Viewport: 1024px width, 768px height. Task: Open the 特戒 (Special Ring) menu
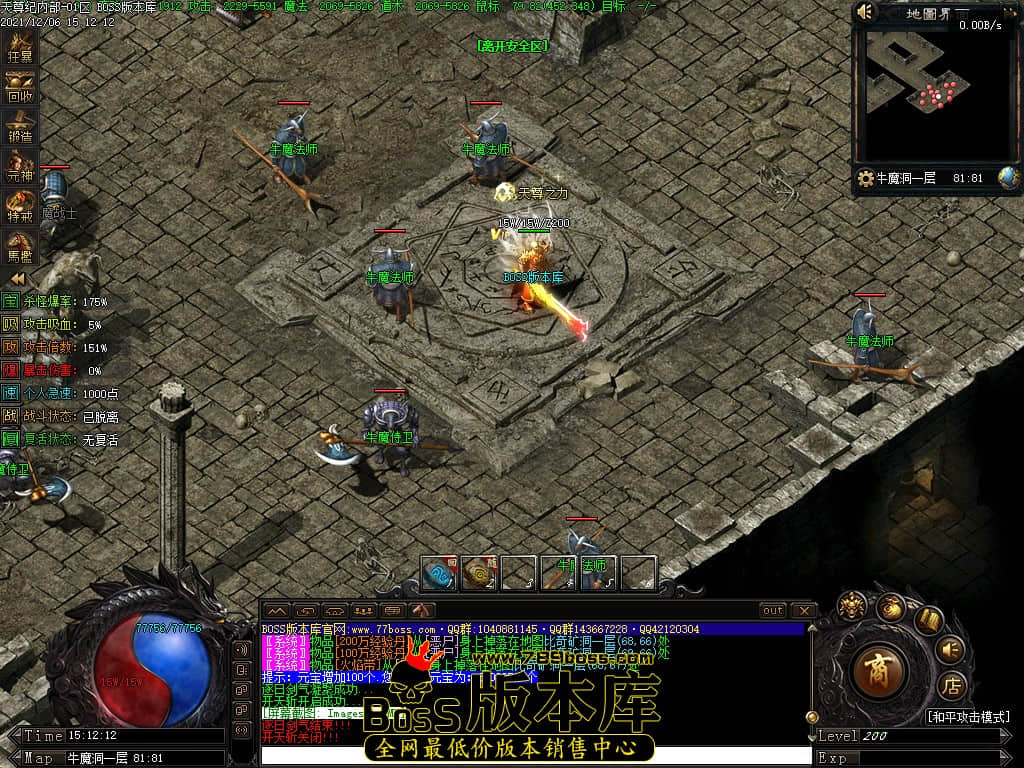[20, 206]
